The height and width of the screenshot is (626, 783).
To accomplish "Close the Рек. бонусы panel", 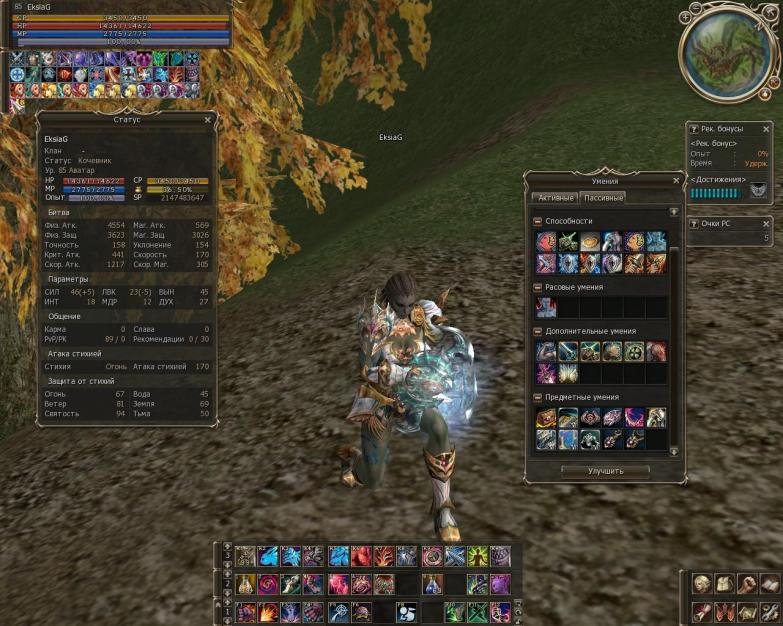I will click(767, 129).
